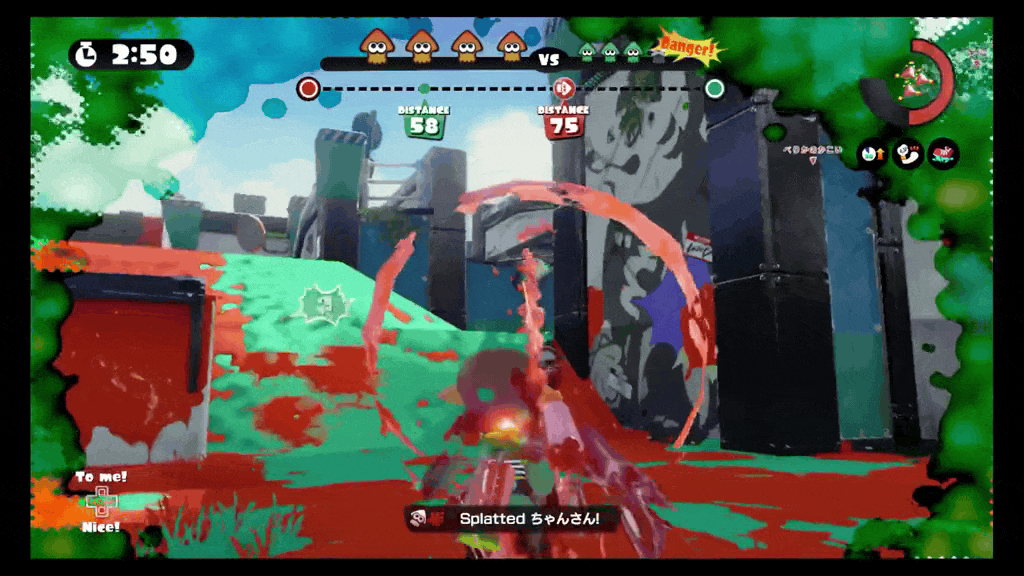Click the special weapon gauge ring
Image resolution: width=1024 pixels, height=576 pixels.
(x=914, y=78)
